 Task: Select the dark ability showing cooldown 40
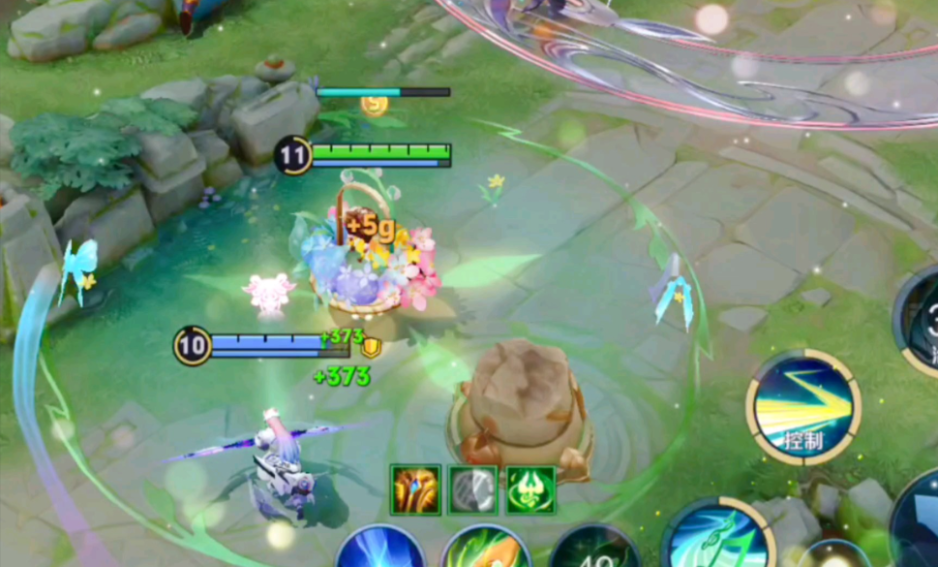click(x=594, y=550)
